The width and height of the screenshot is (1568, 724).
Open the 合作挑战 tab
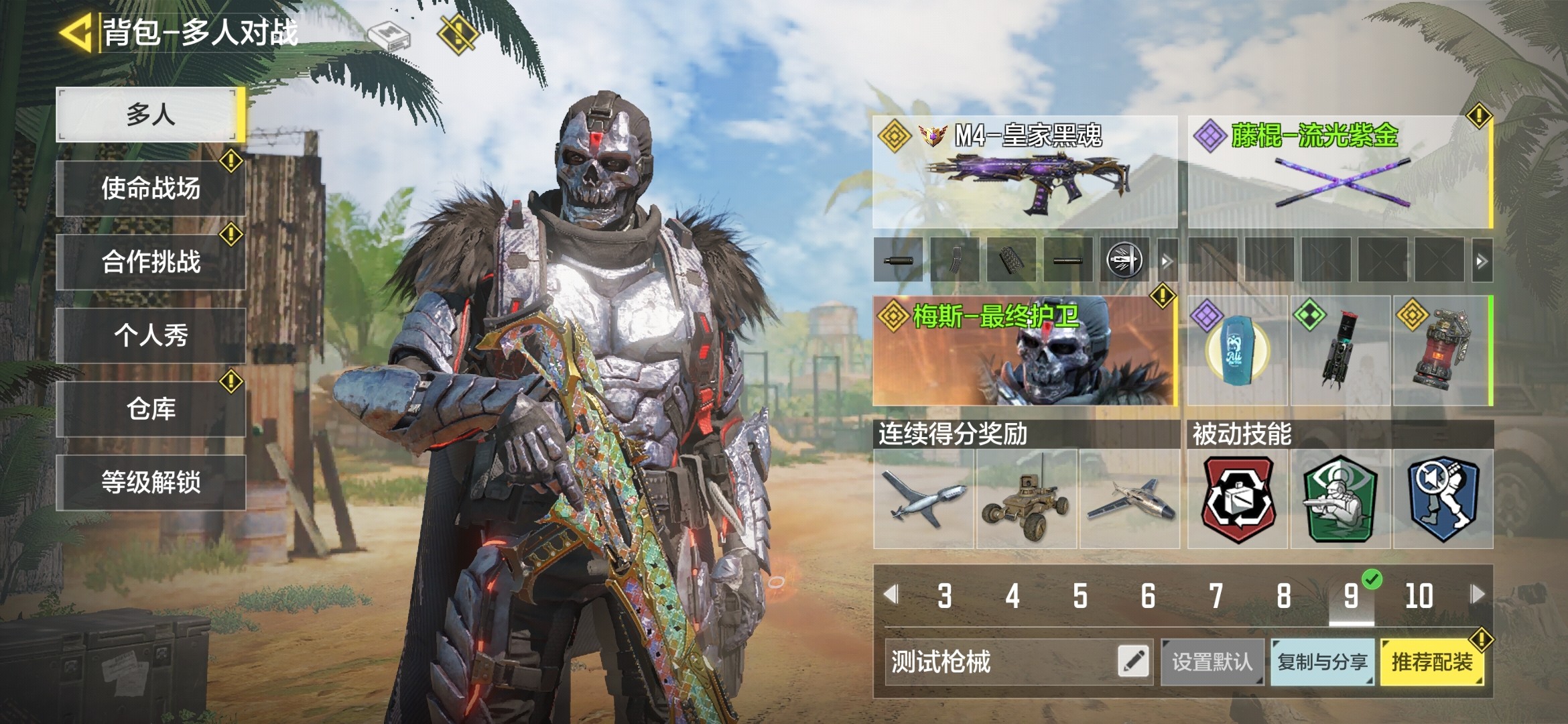(151, 262)
